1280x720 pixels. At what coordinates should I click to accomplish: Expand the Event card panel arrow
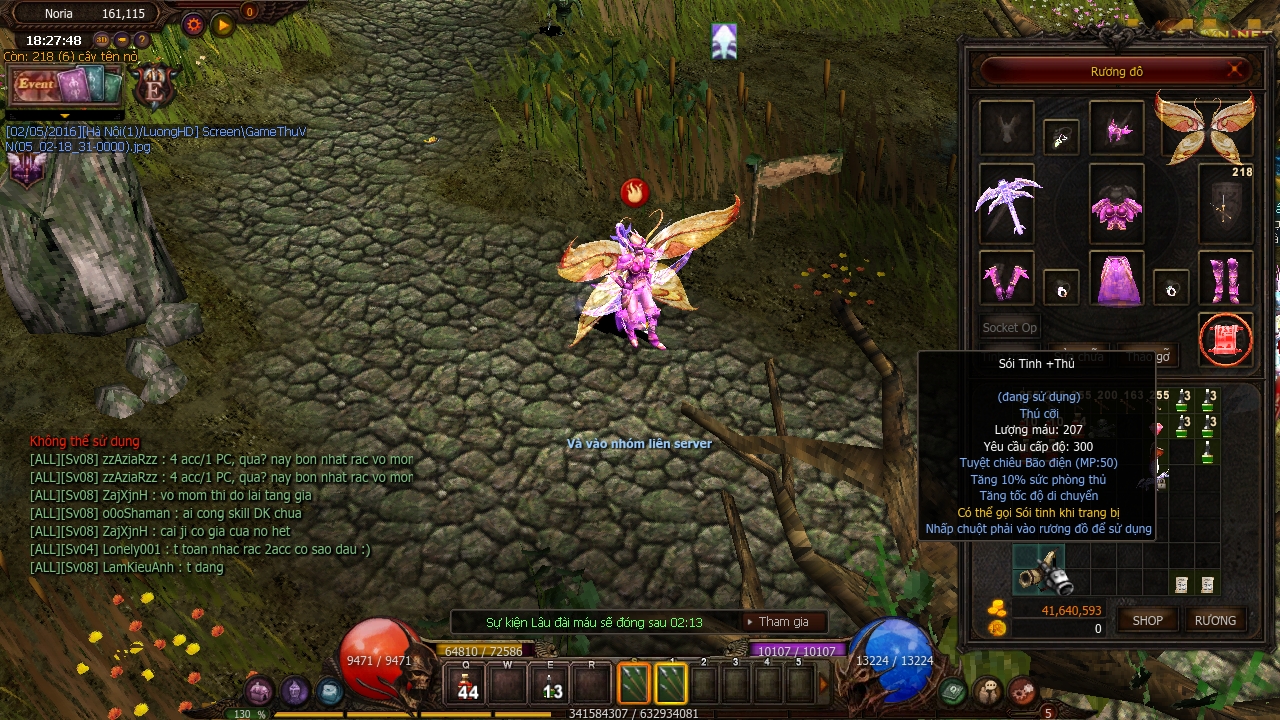click(65, 116)
